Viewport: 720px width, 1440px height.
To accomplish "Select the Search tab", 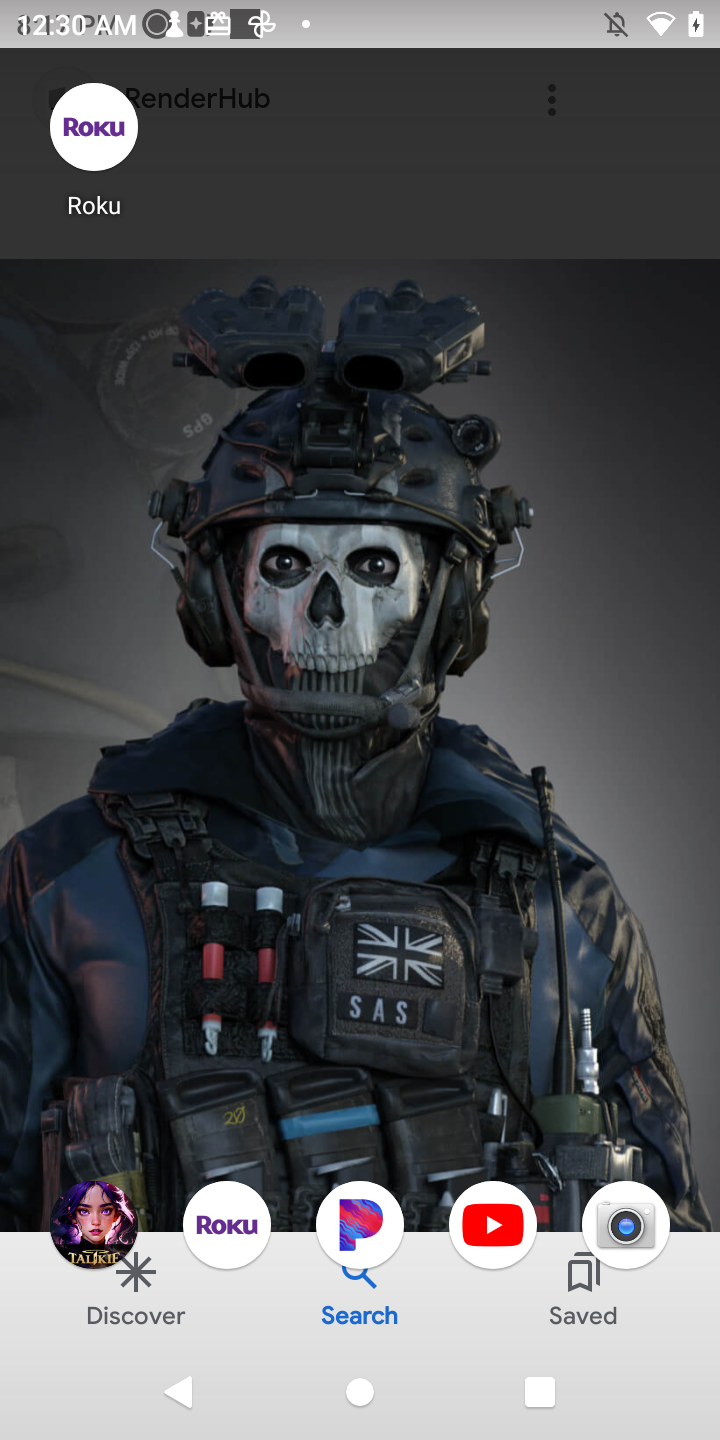I will pyautogui.click(x=360, y=1300).
